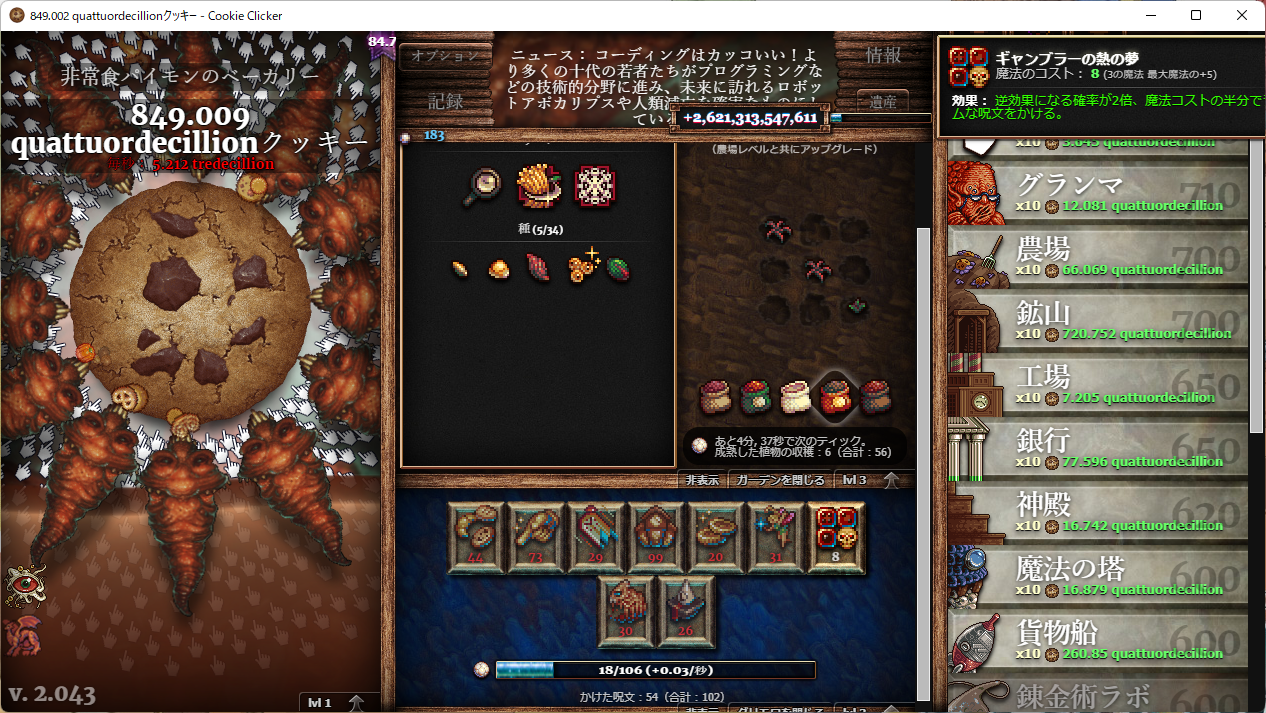Hide the garden with the 非表示 button

(x=702, y=480)
